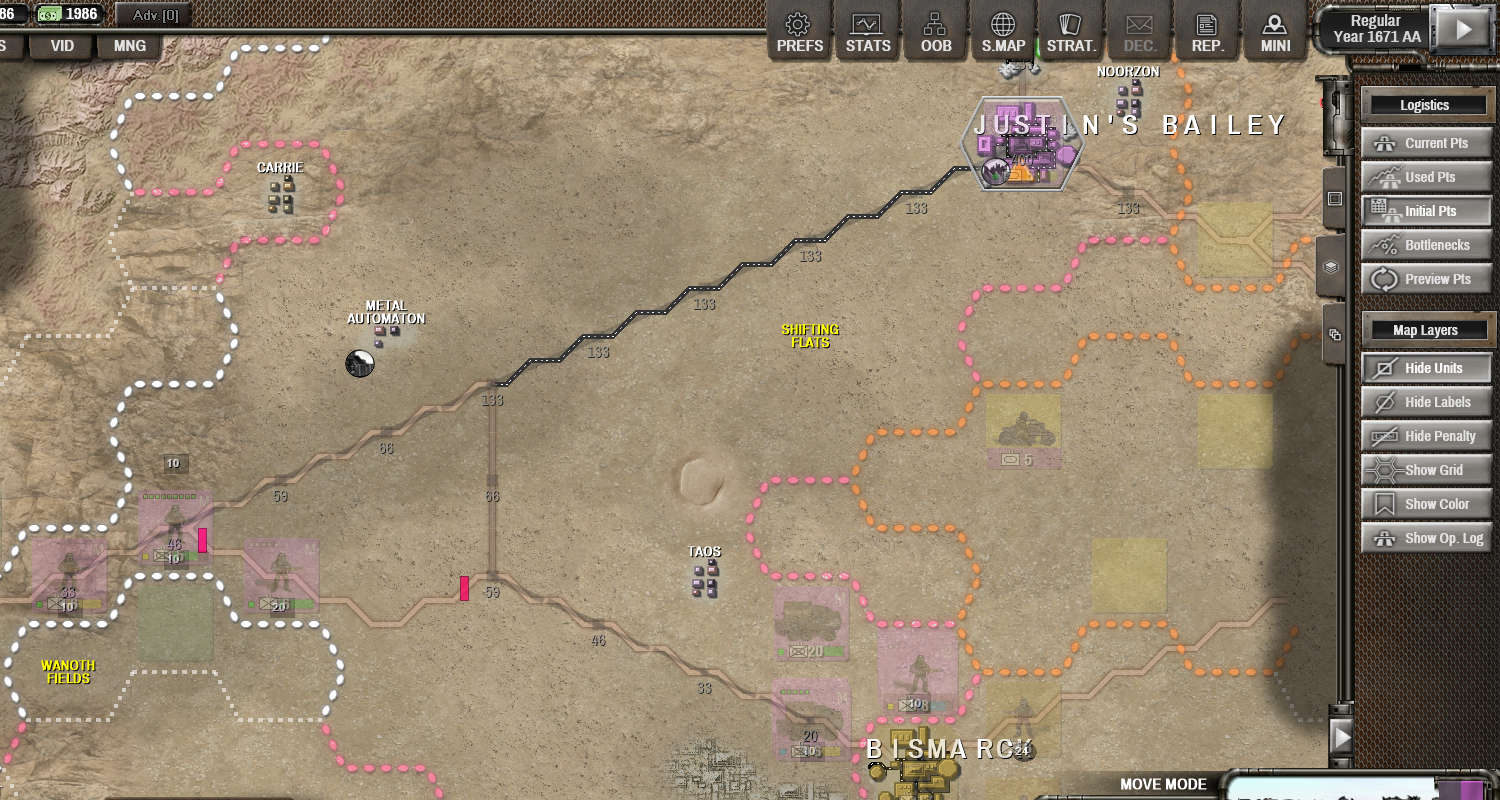Open the Show Op. Log view
Image resolution: width=1500 pixels, height=800 pixels.
pos(1425,538)
